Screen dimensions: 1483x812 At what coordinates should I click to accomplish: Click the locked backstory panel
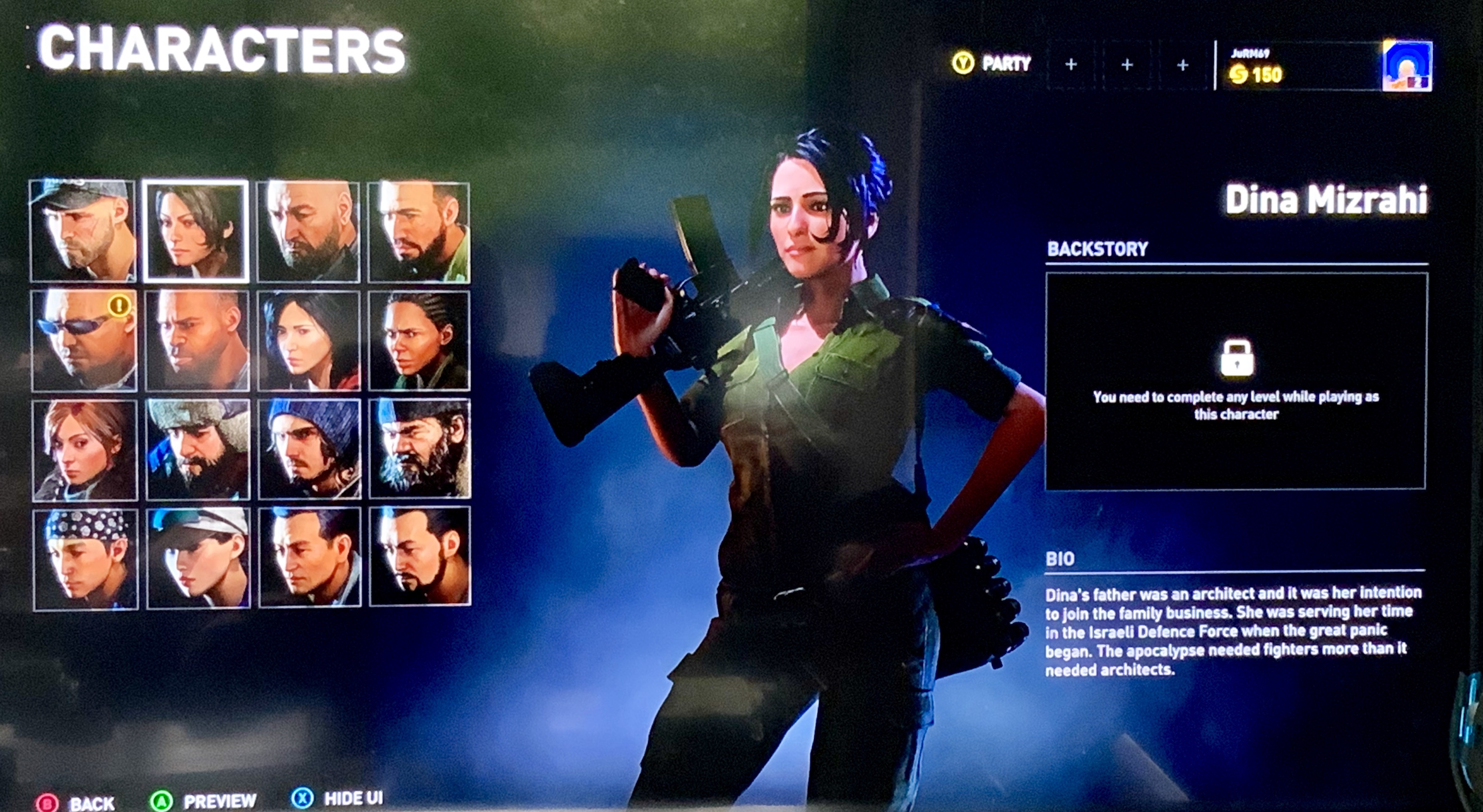pos(1236,381)
